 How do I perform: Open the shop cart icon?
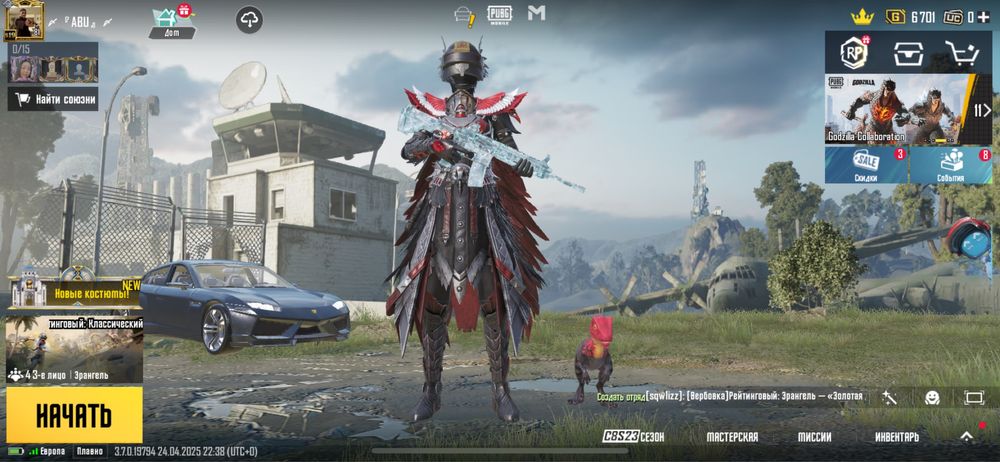[x=962, y=52]
